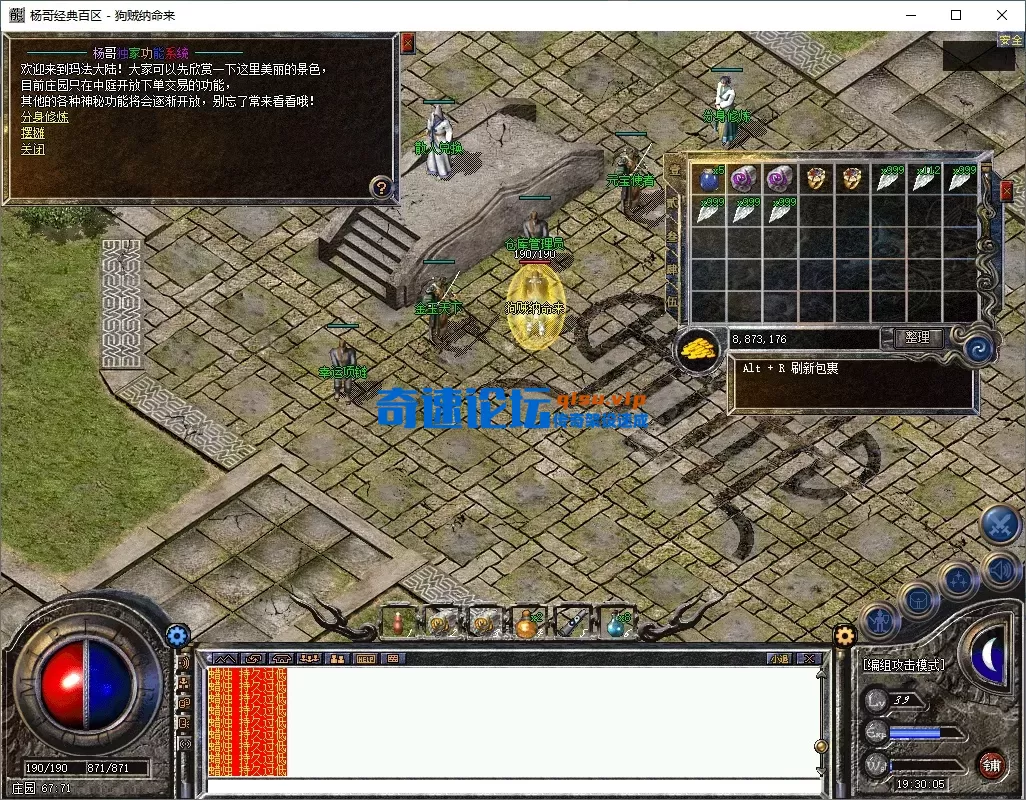Open the blue gear settings icon
The width and height of the screenshot is (1026, 800).
(178, 634)
